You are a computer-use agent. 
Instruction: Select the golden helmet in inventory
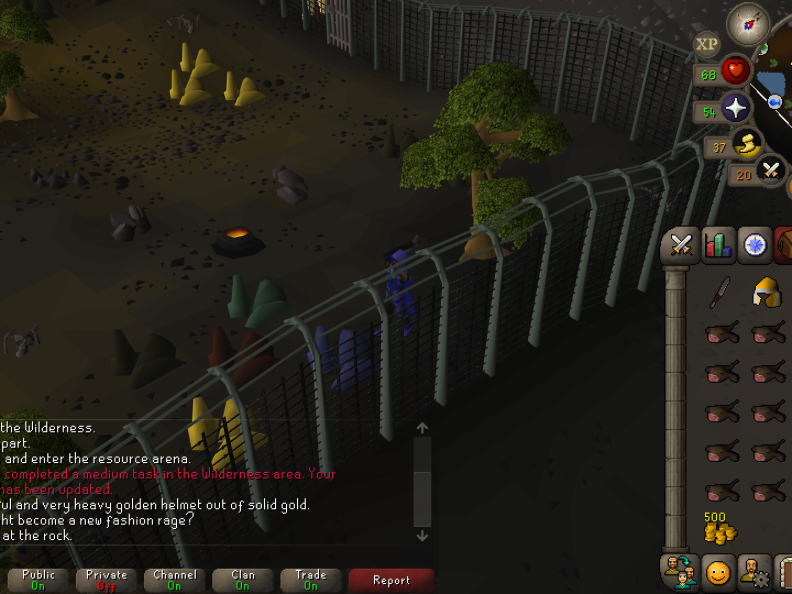click(766, 292)
